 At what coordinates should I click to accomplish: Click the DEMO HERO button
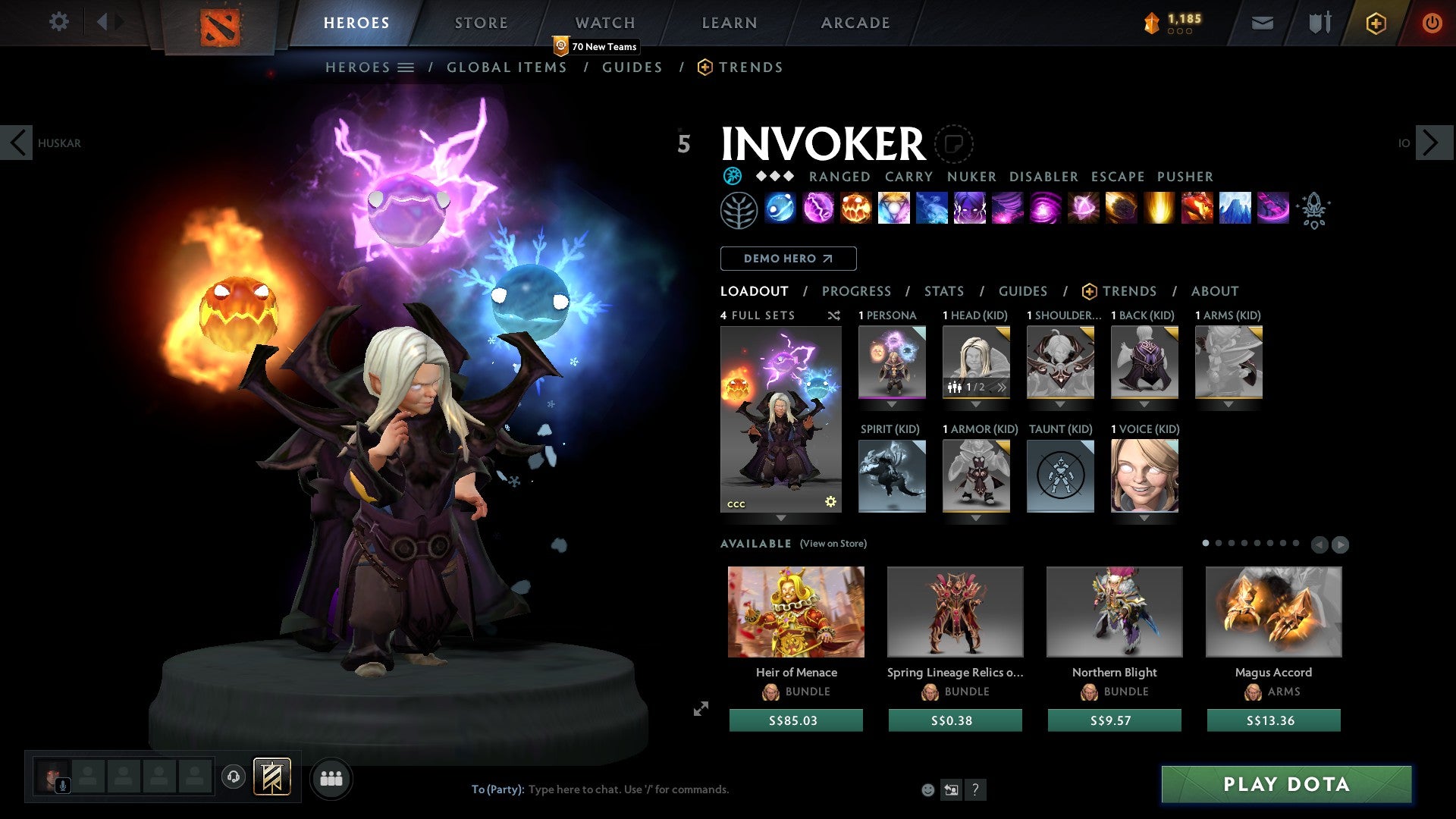point(788,258)
